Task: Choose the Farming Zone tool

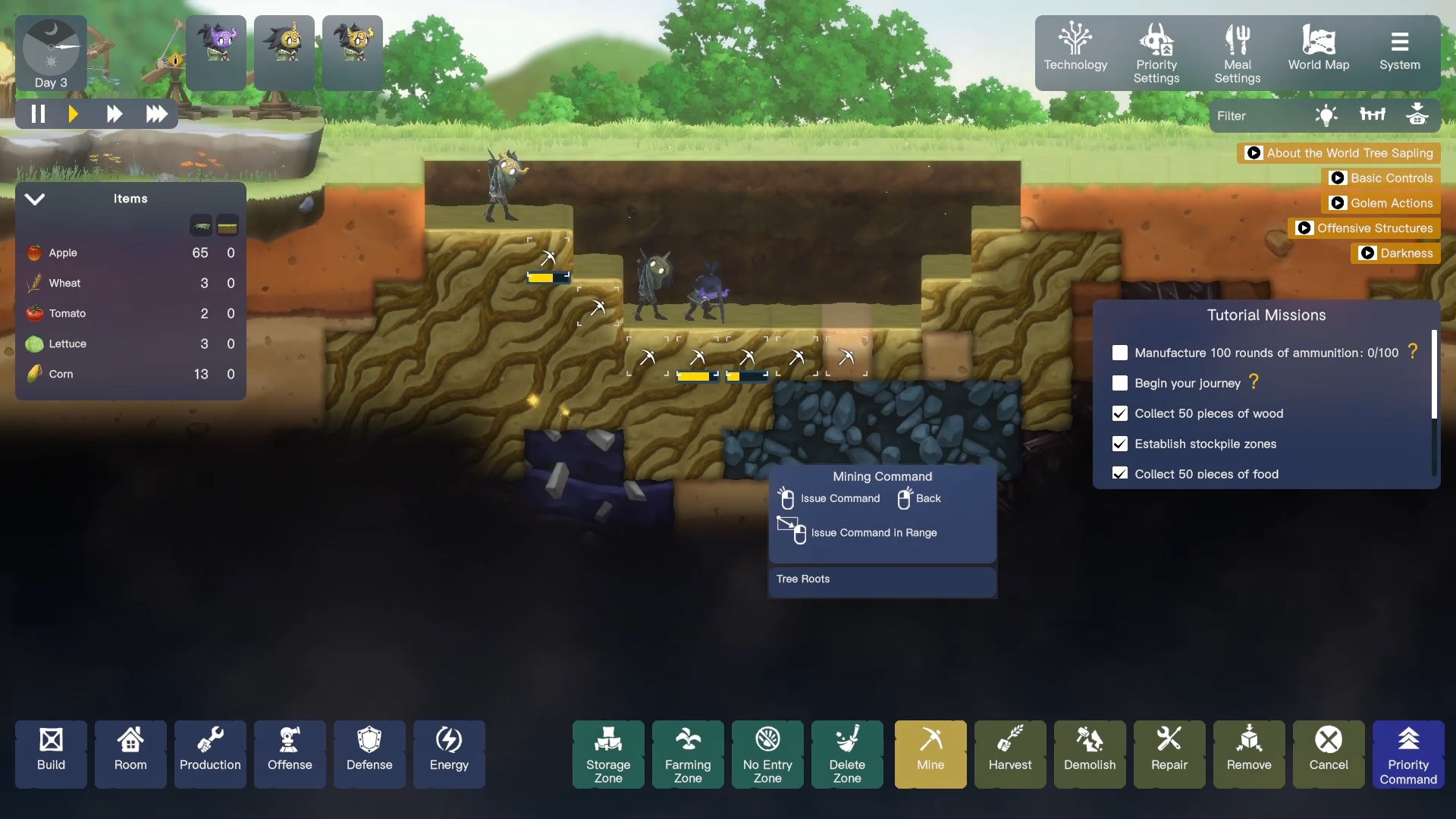Action: point(687,753)
